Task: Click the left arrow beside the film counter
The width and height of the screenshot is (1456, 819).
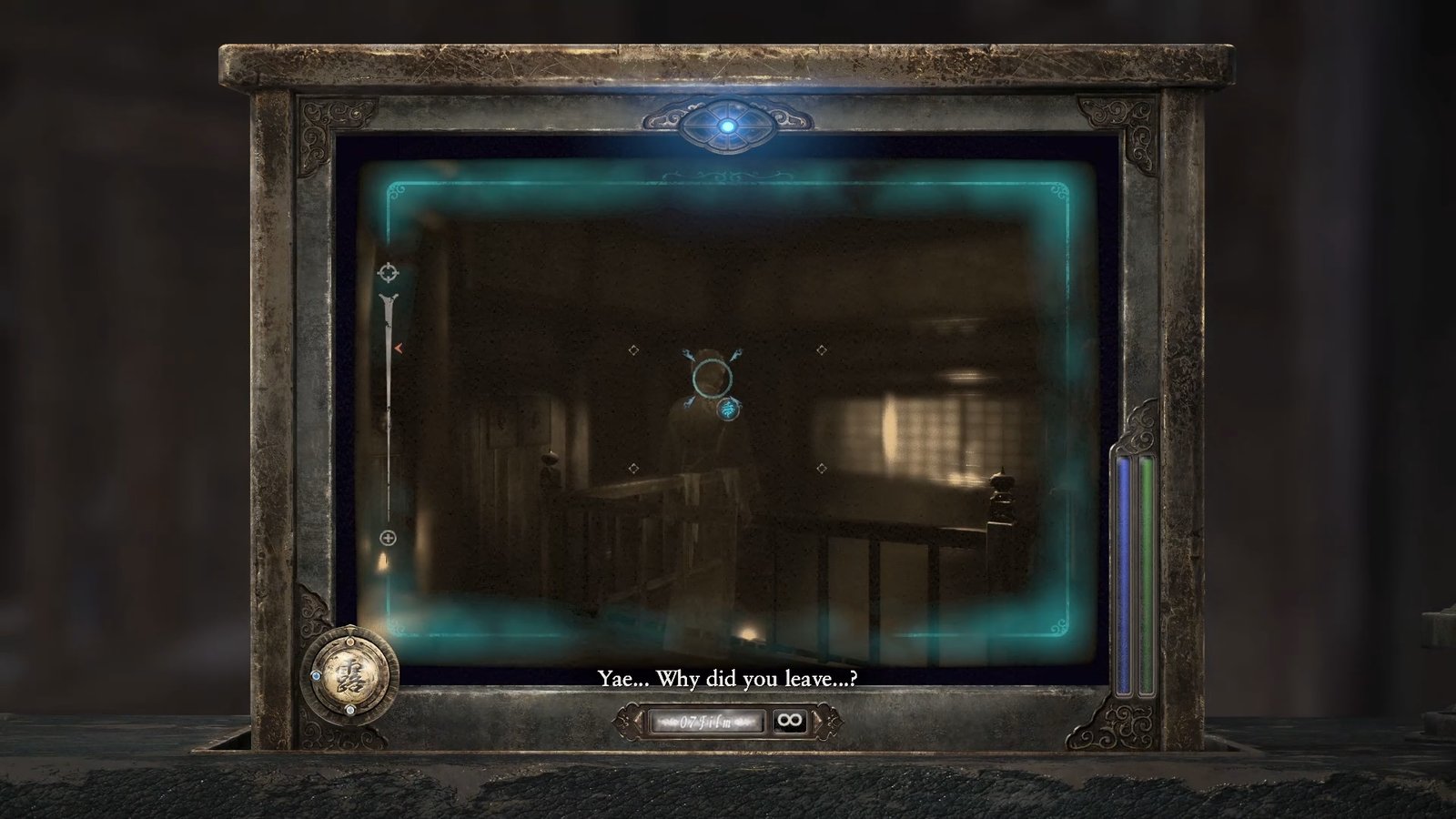Action: tap(637, 719)
